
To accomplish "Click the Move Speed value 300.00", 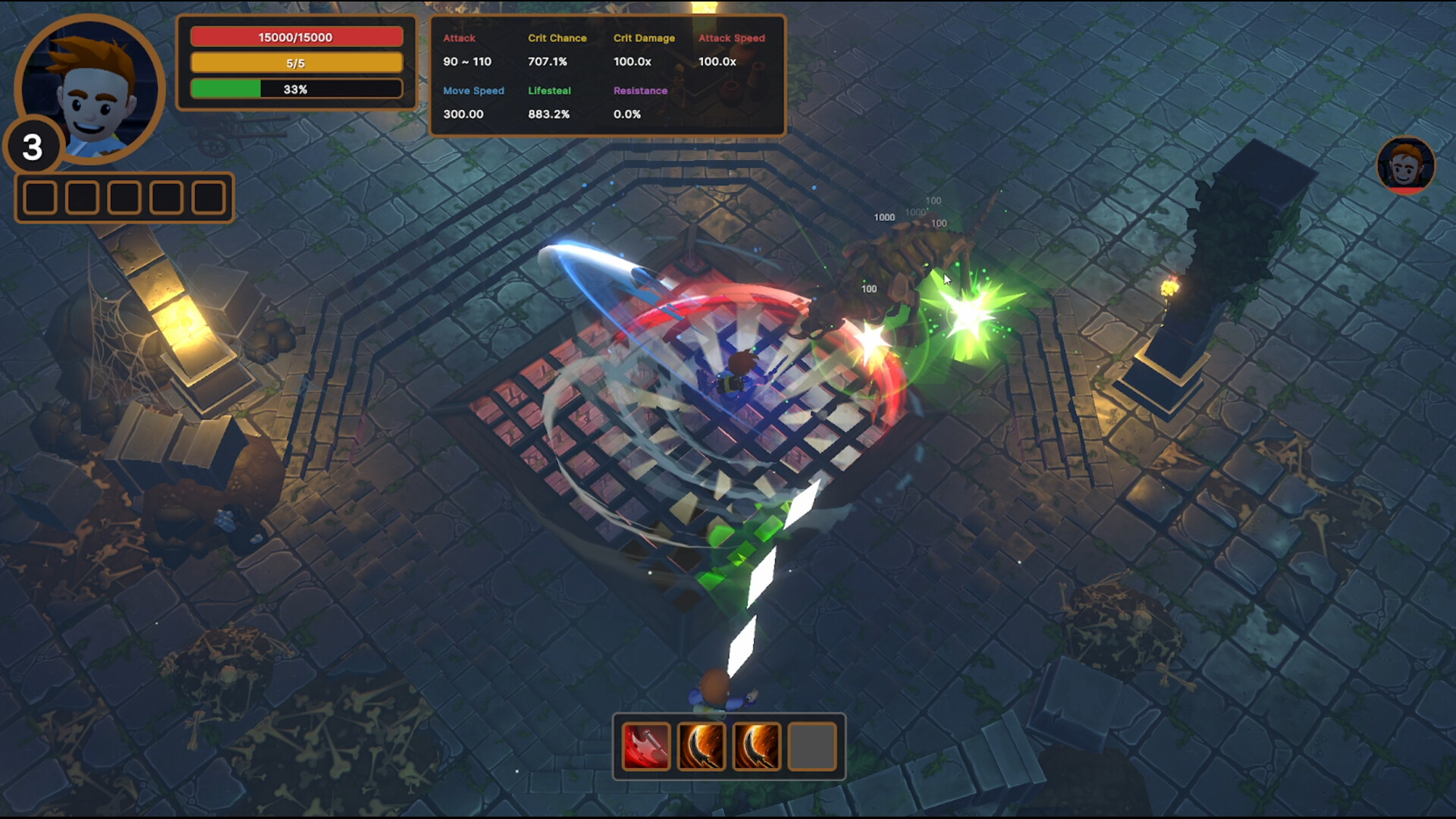I will [463, 114].
